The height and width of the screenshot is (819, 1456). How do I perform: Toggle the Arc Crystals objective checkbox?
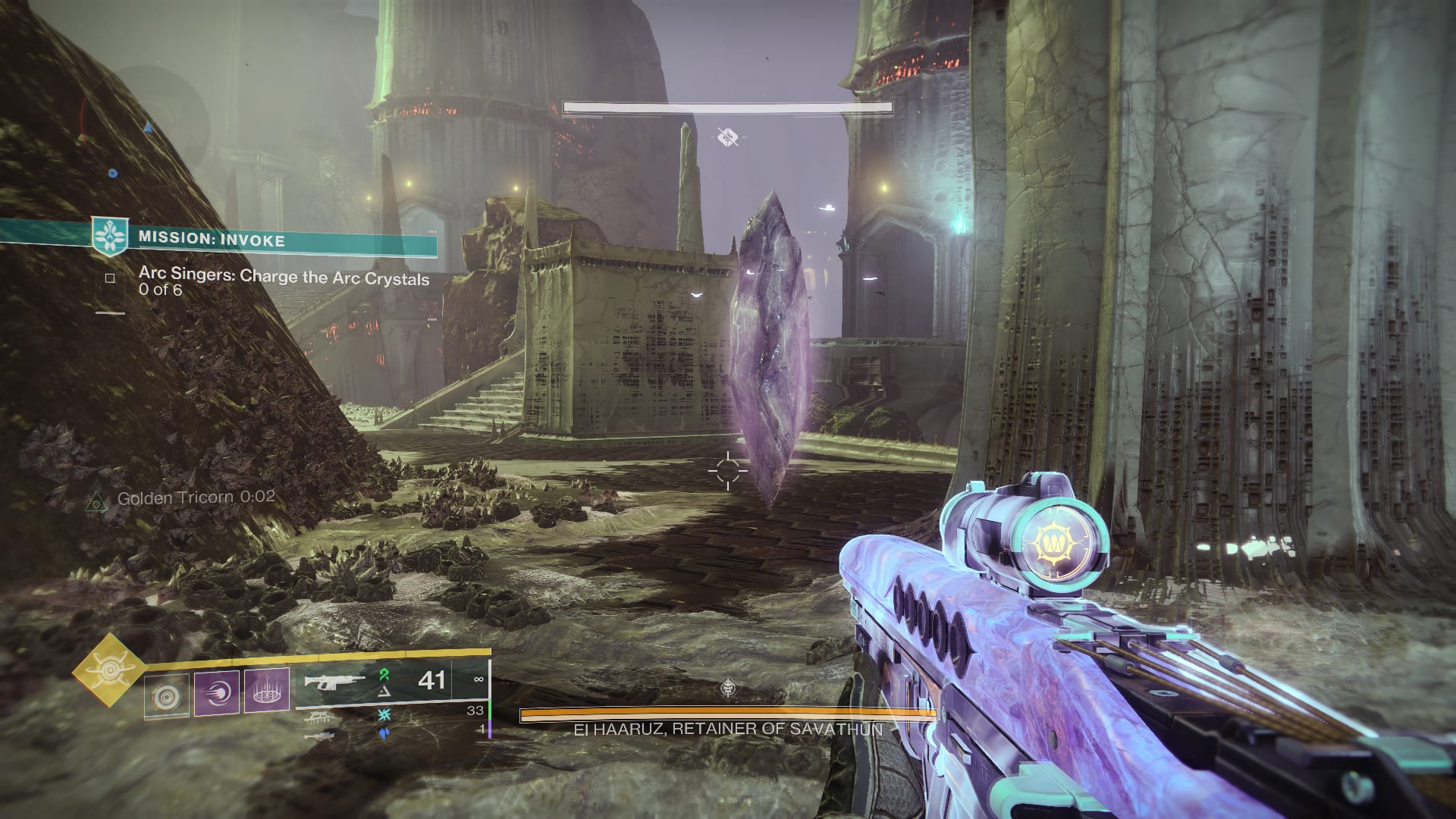tap(110, 278)
